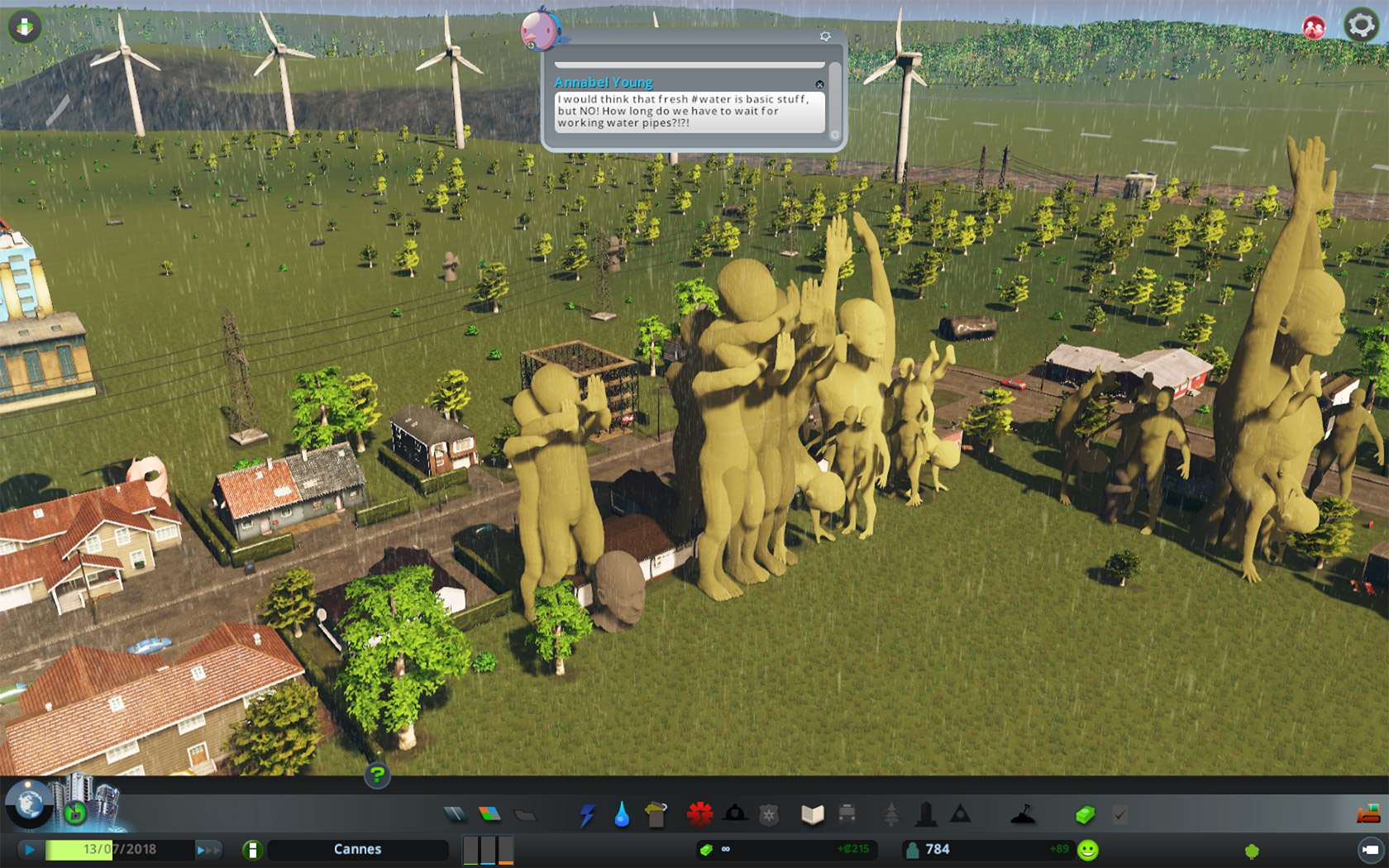Open the milestones unlock padlock panel
This screenshot has height=868, width=1389.
tap(75, 813)
